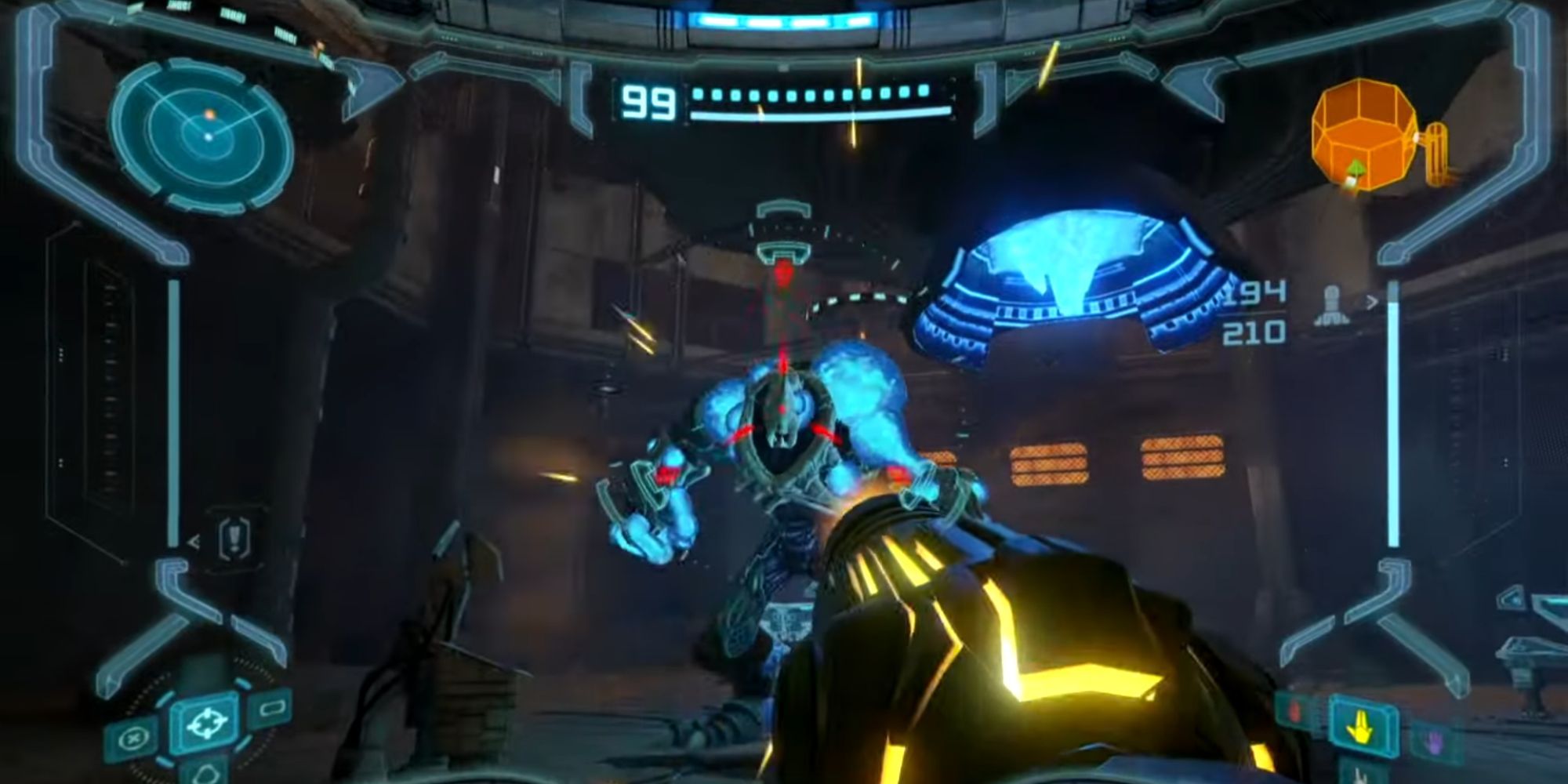Select the Combat Visor crosshair icon
Screen dimensions: 1568x784
coord(207,724)
